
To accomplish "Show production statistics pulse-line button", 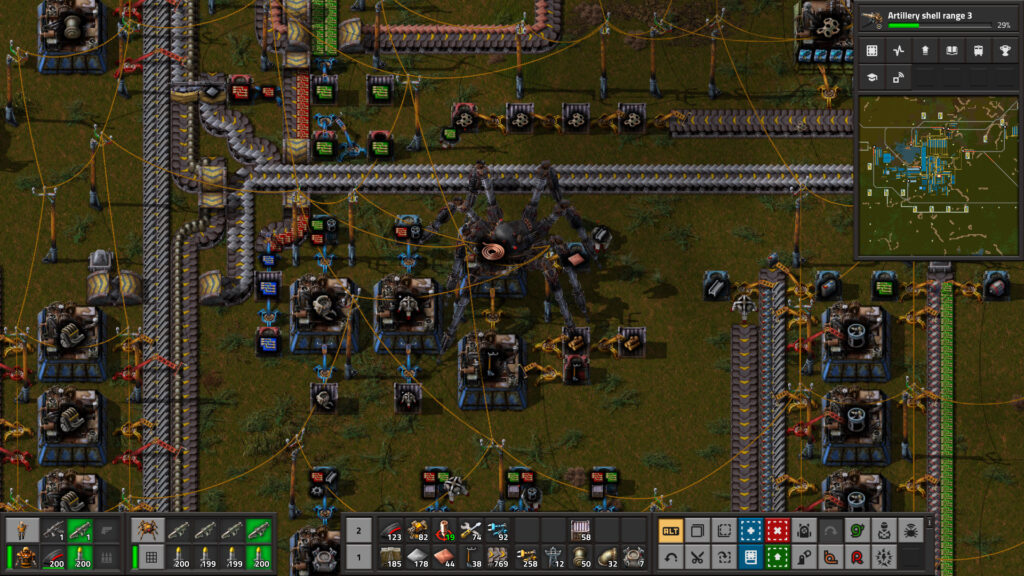I will [x=898, y=50].
